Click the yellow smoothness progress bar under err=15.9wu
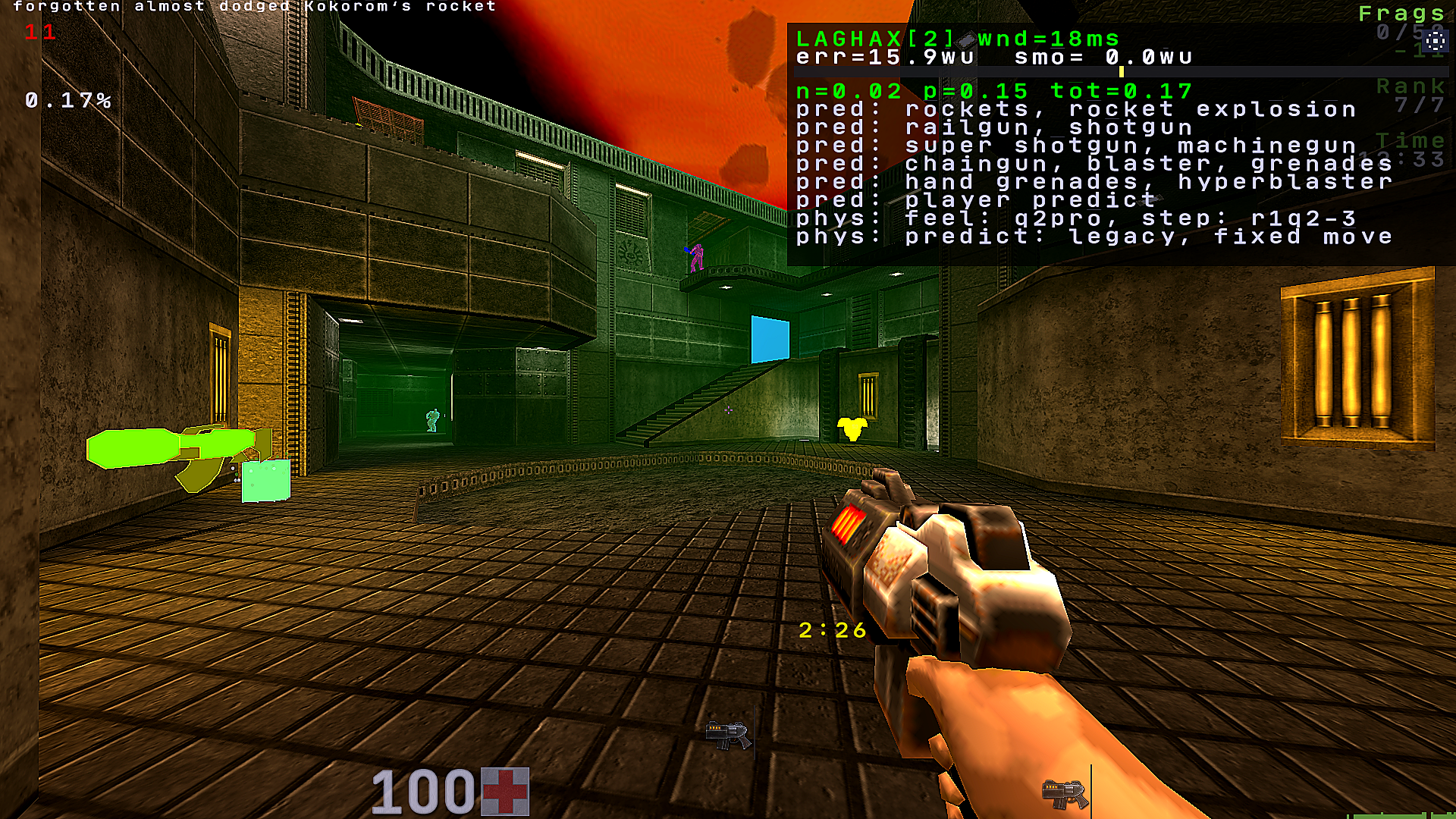This screenshot has width=1456, height=819. [x=1122, y=72]
